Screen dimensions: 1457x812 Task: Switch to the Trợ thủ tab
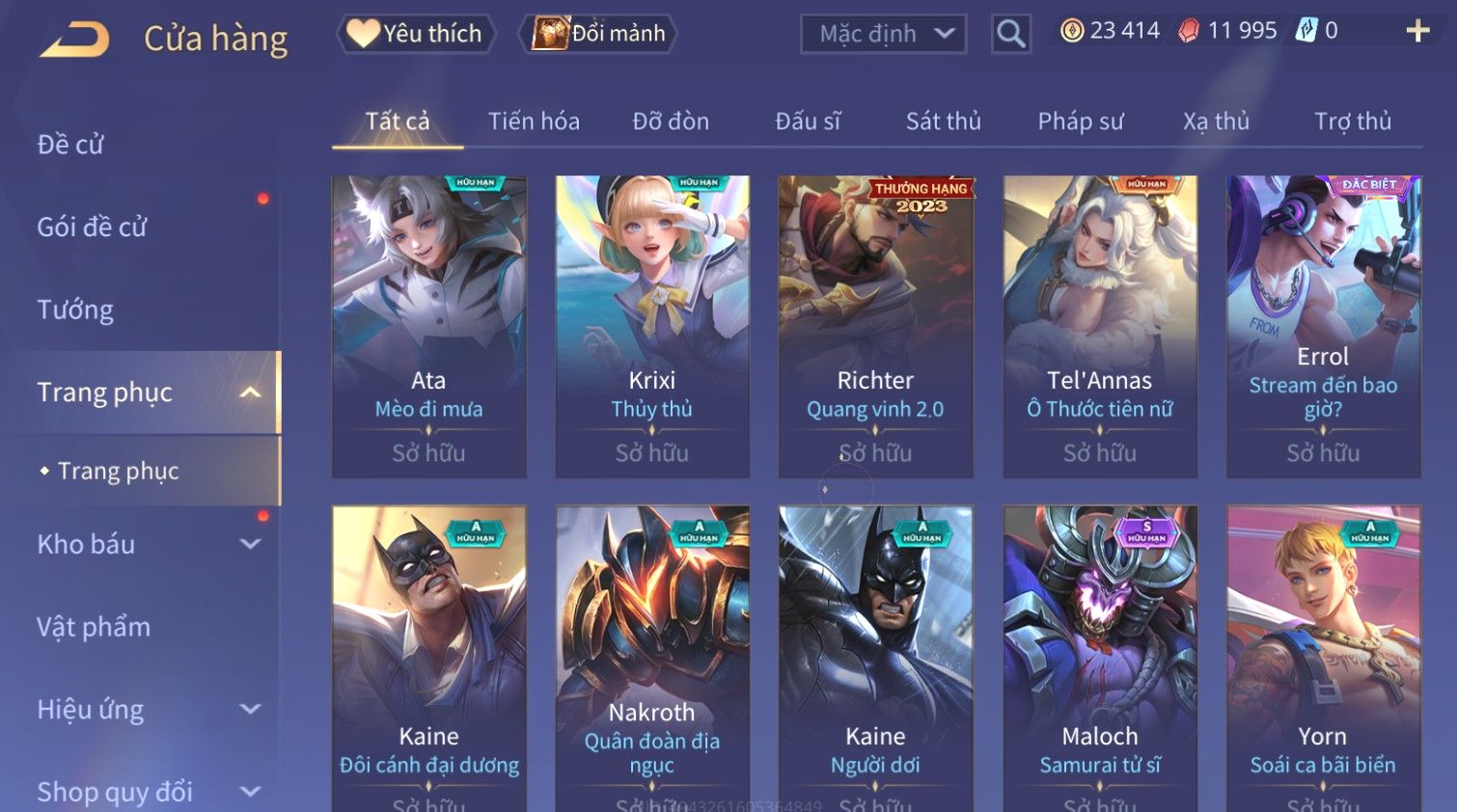pyautogui.click(x=1352, y=122)
